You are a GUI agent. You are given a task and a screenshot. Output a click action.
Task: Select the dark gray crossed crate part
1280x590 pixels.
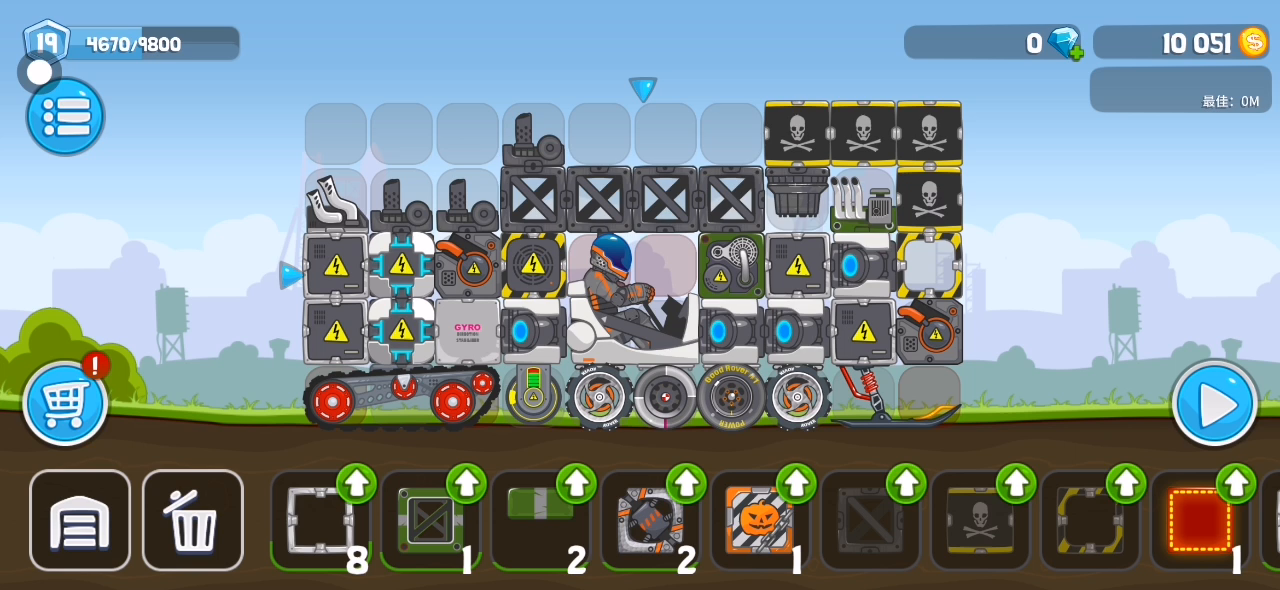pyautogui.click(x=869, y=521)
